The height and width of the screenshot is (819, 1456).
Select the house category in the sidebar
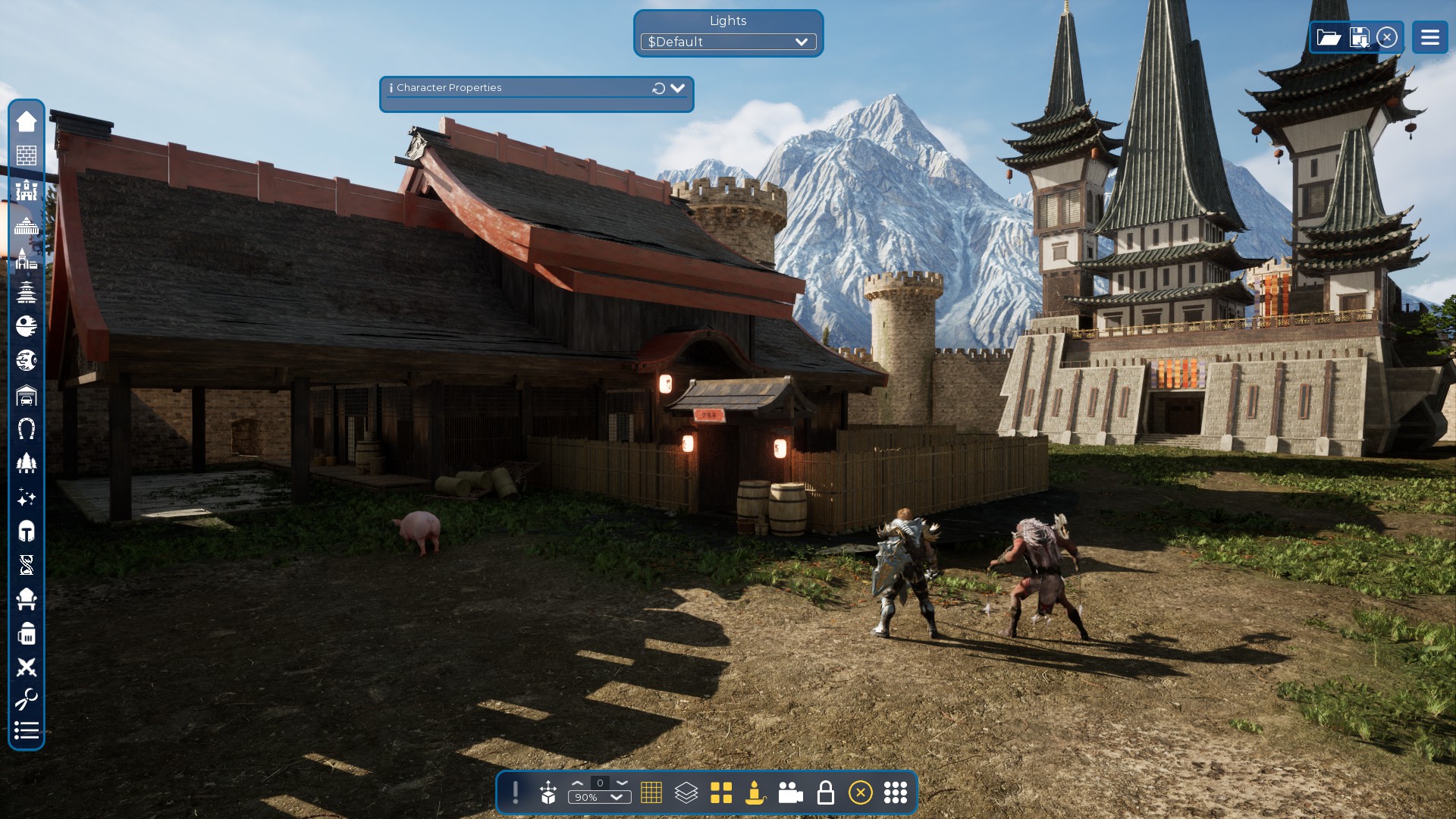point(27,121)
